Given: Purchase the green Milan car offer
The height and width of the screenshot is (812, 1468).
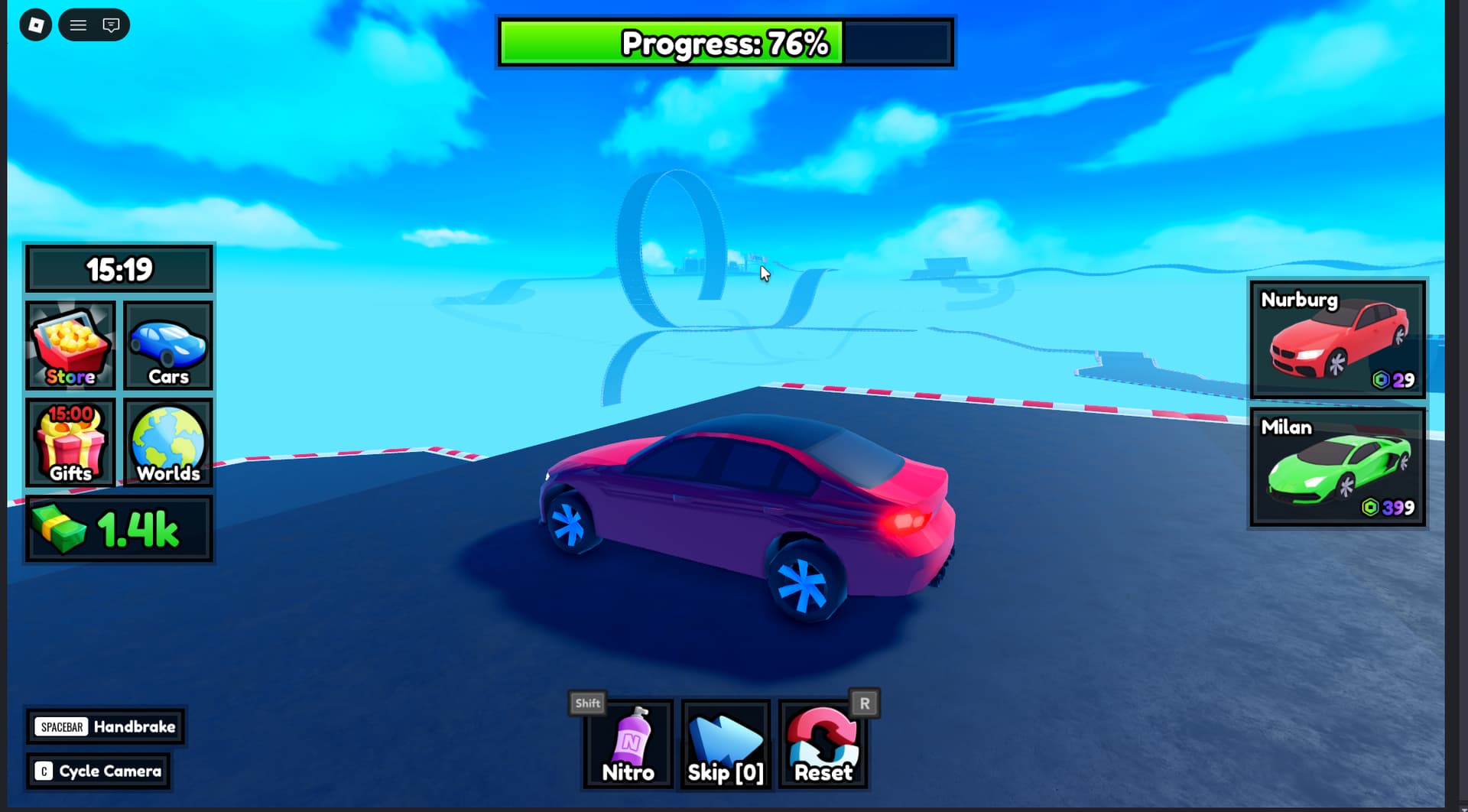Looking at the screenshot, I should [x=1337, y=467].
